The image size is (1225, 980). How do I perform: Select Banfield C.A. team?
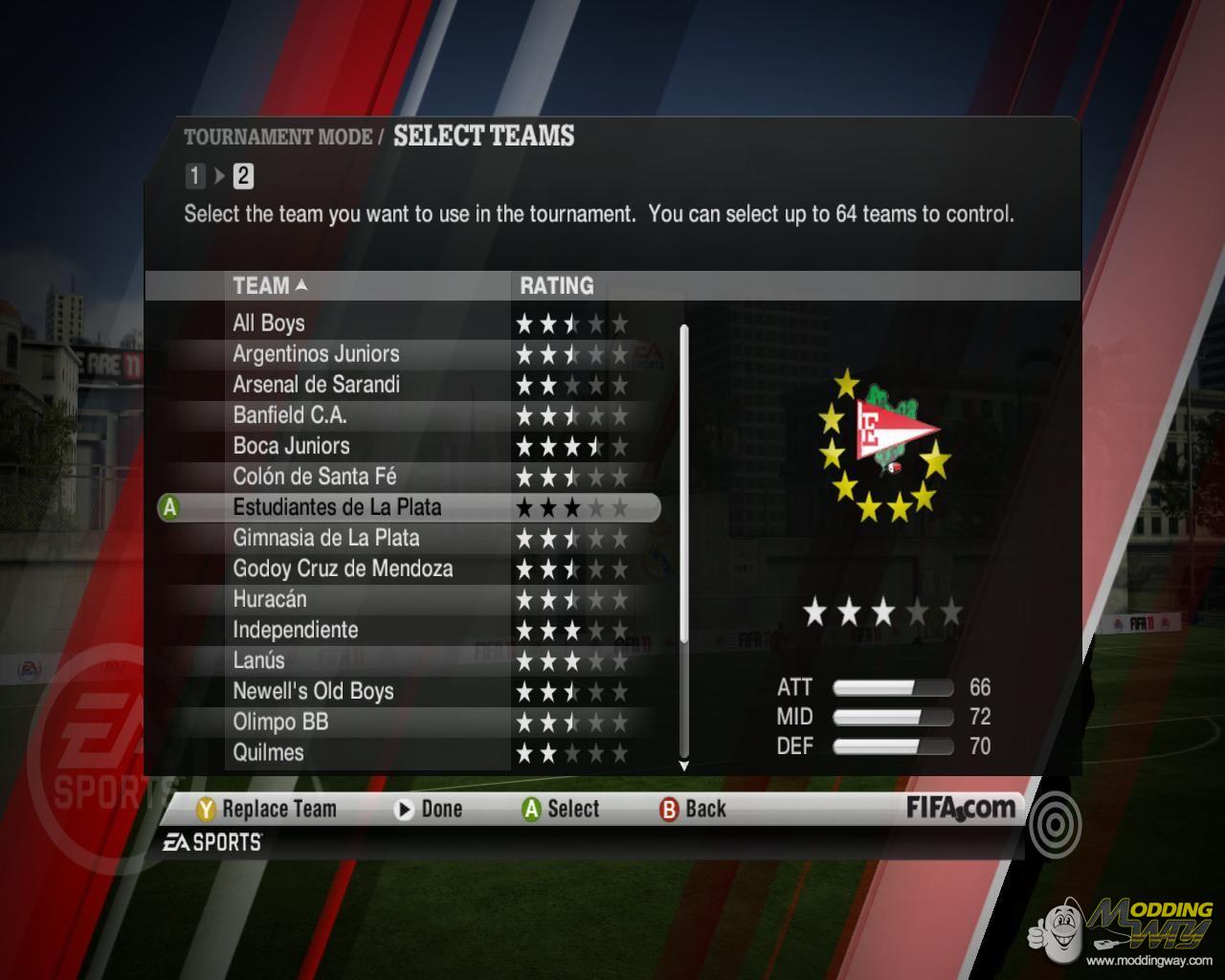[x=290, y=415]
